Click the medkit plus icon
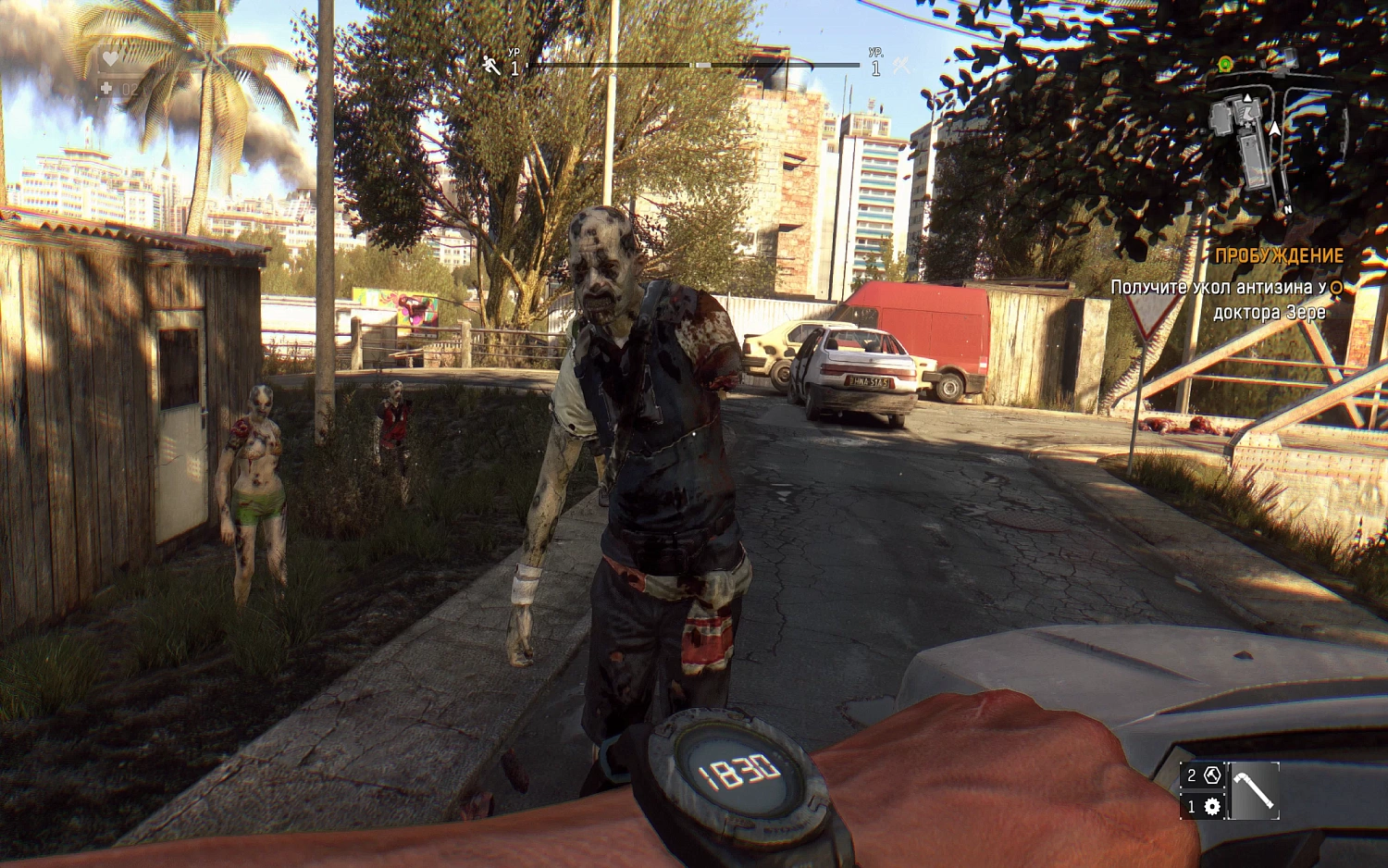Viewport: 1388px width, 868px height. 105,88
